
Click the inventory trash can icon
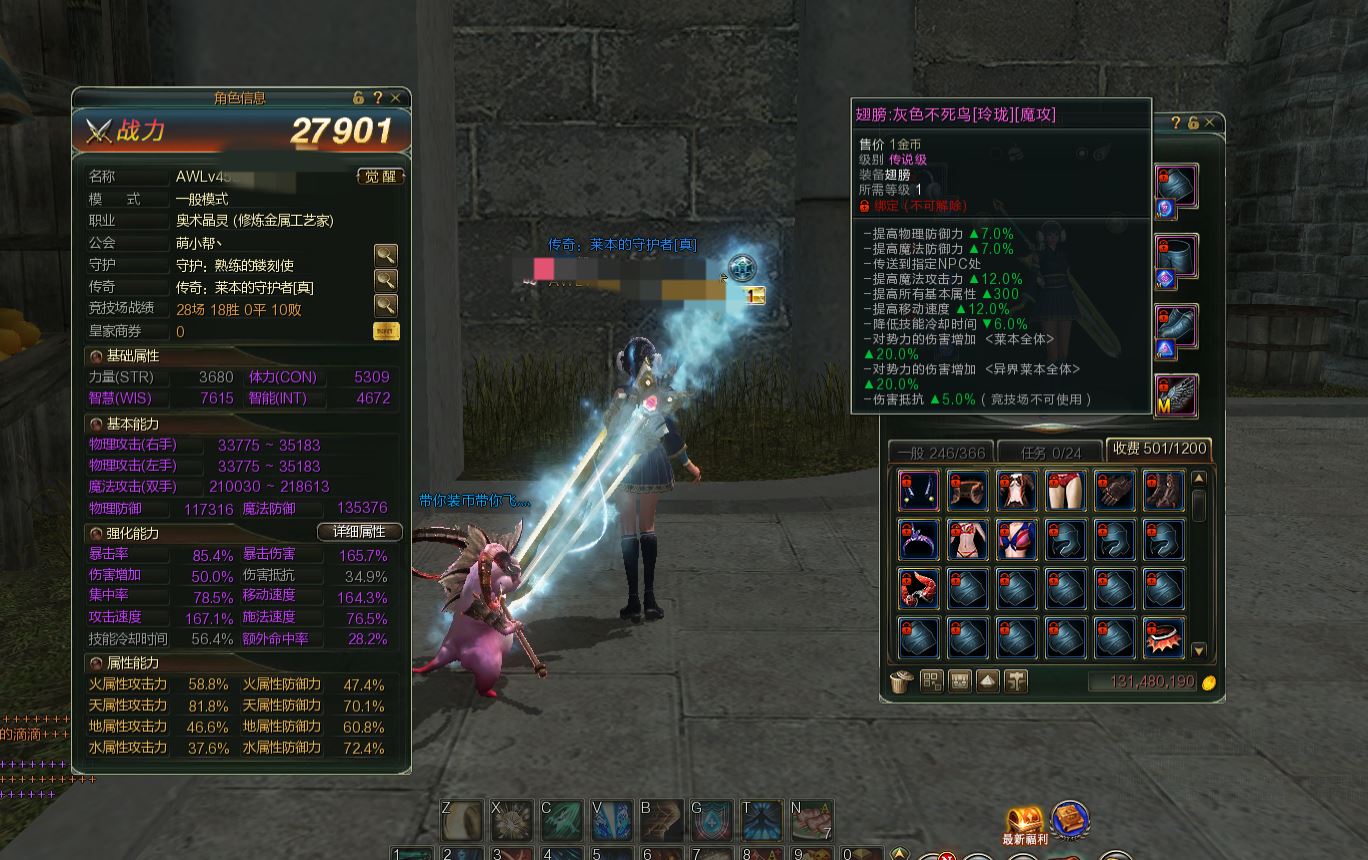pos(902,681)
